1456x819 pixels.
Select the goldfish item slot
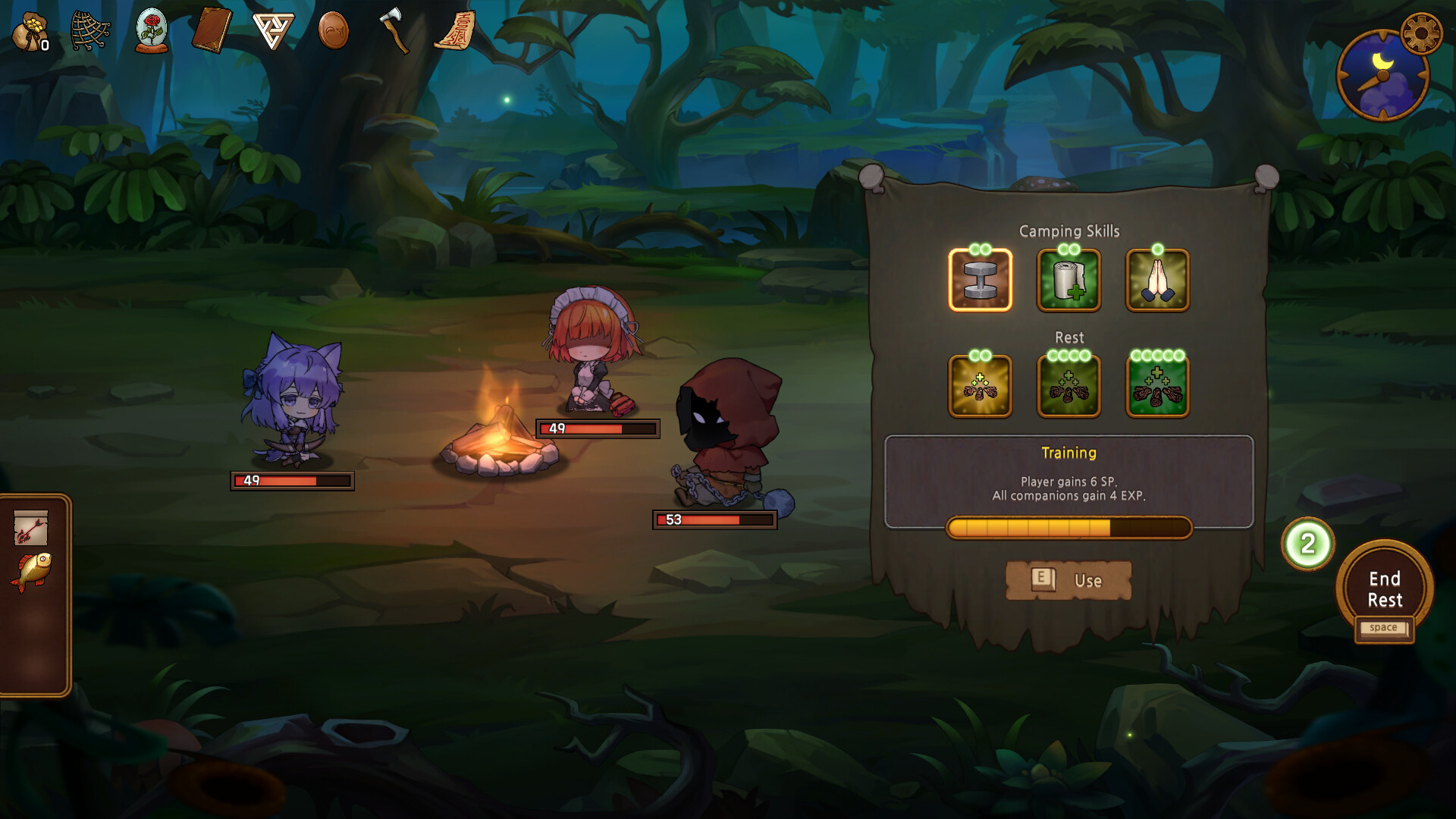click(31, 570)
